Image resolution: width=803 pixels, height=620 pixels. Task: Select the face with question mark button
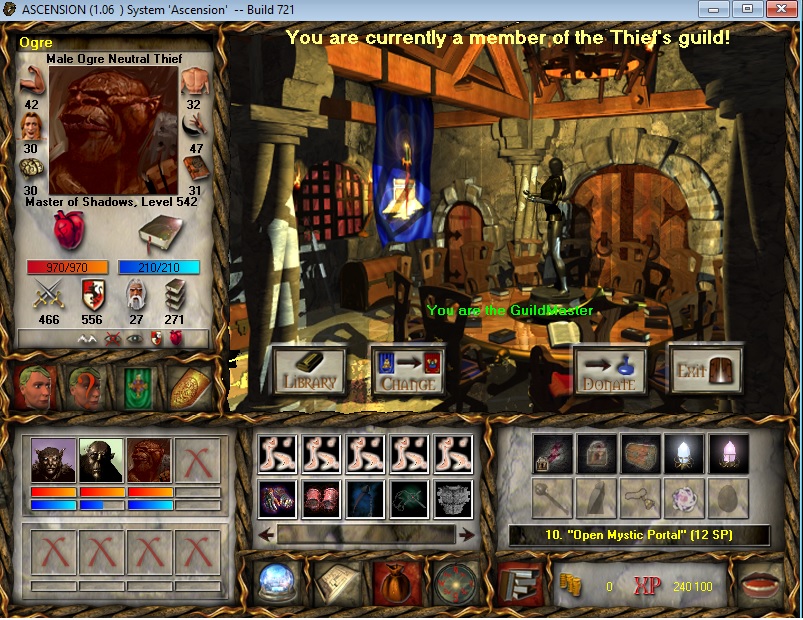[87, 387]
